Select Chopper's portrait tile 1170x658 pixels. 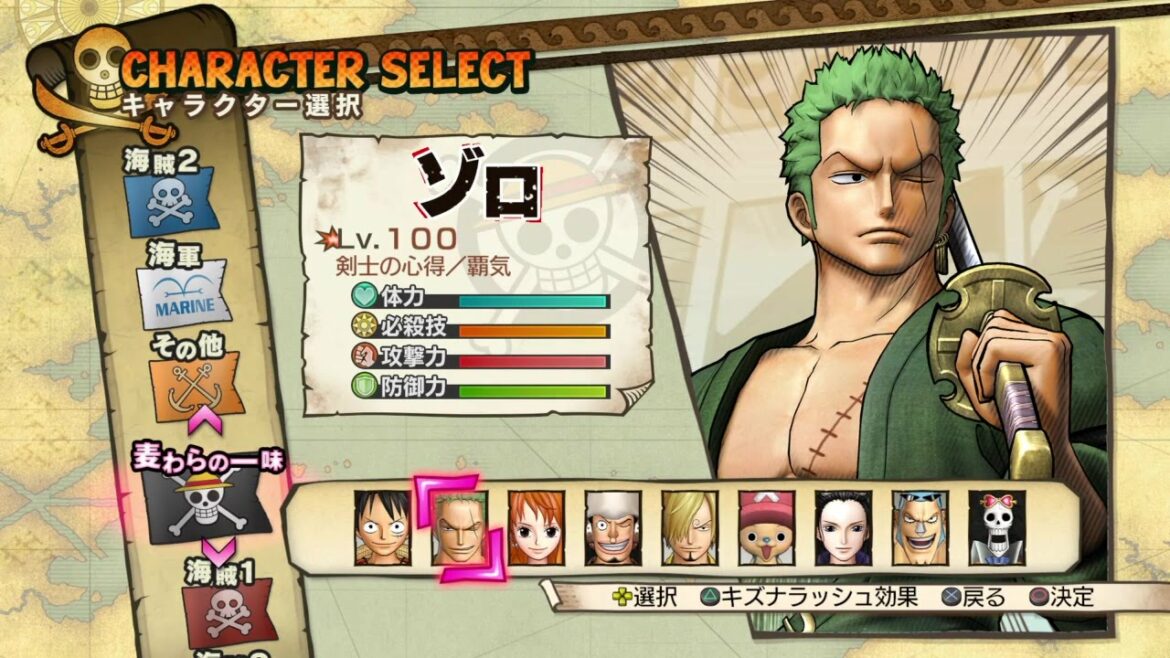point(767,528)
